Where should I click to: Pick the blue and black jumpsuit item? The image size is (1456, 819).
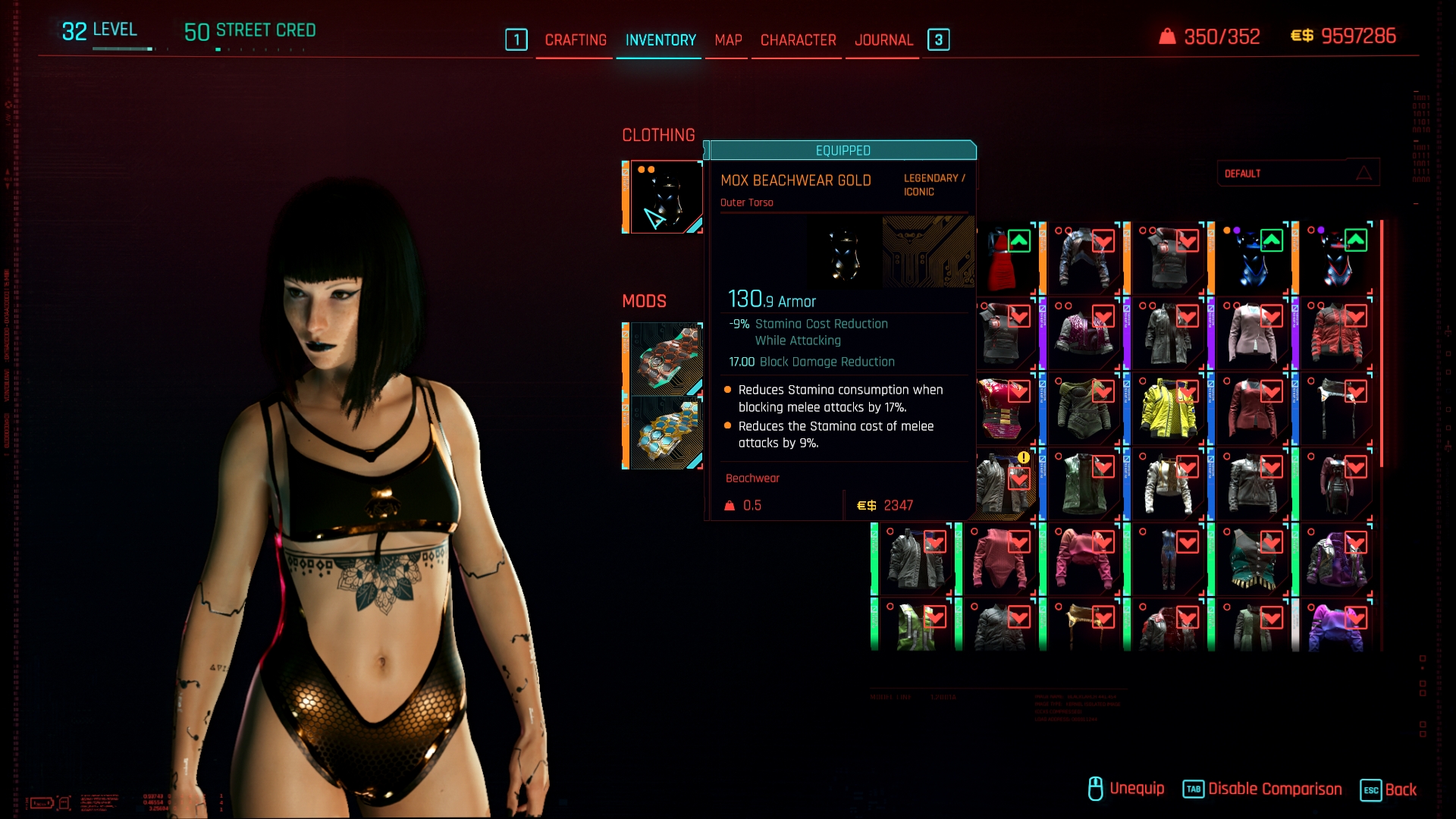coord(1168,560)
